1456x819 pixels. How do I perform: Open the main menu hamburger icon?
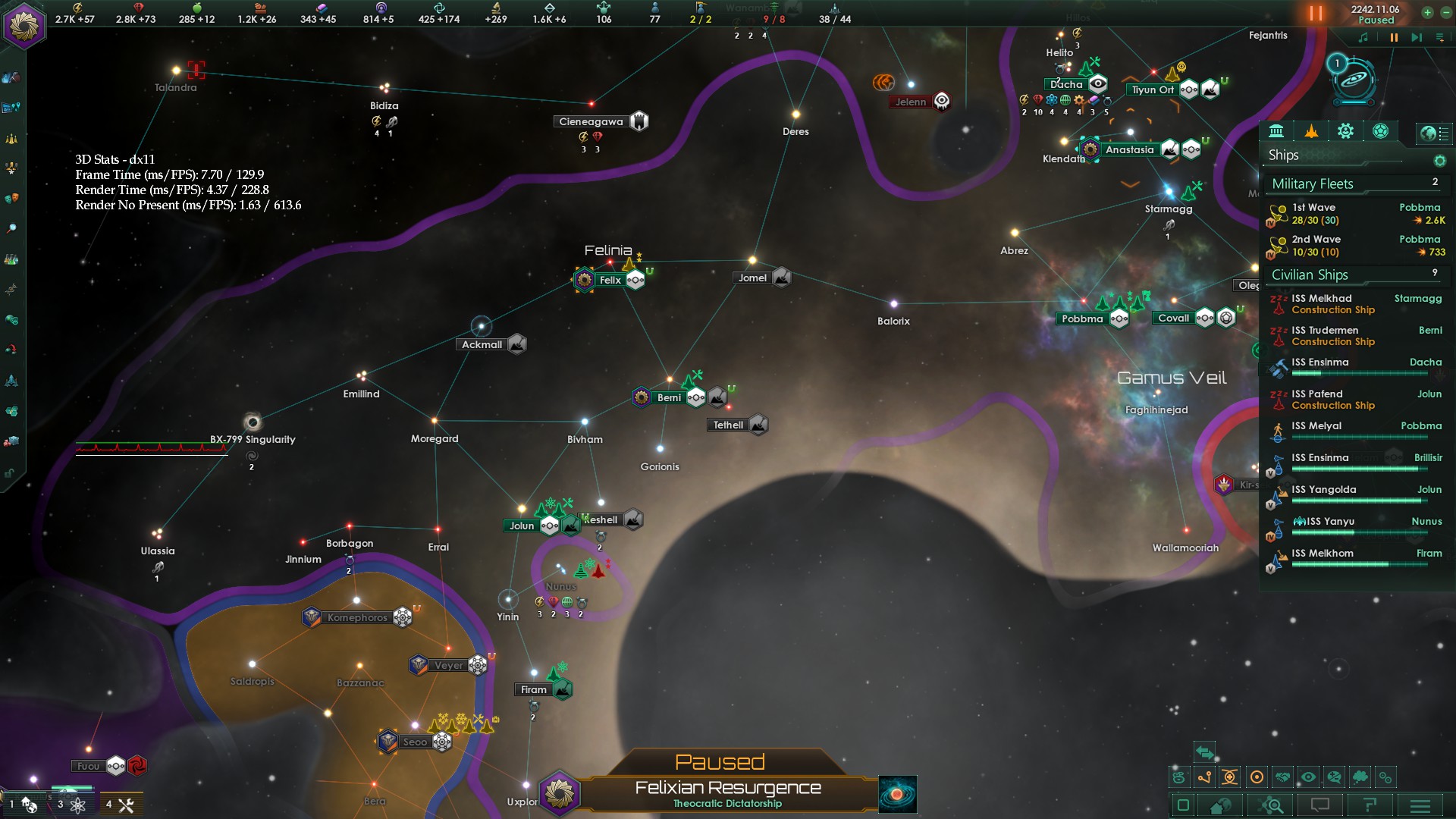point(1420,805)
